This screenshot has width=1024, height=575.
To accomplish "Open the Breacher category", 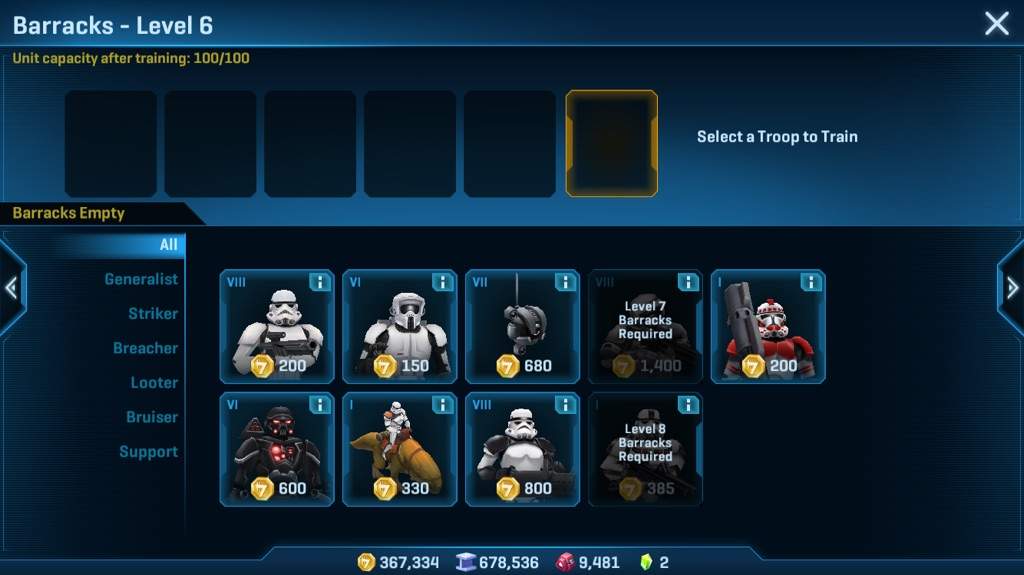I will point(145,348).
